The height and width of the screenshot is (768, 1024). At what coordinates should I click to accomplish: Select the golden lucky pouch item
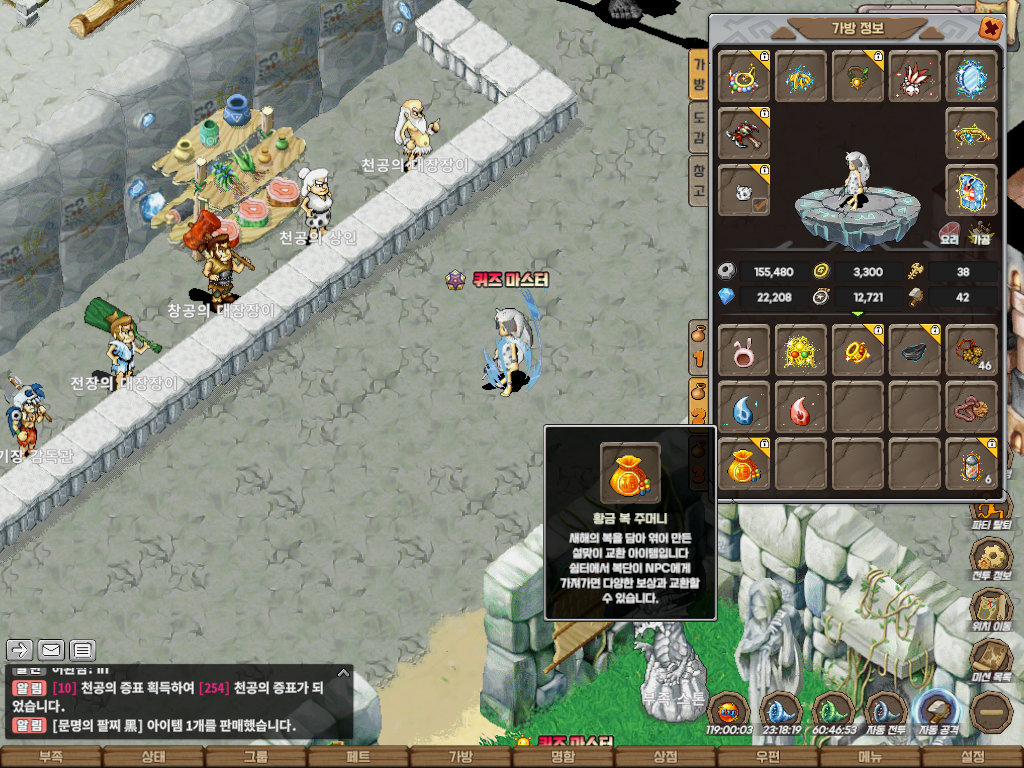pos(744,465)
